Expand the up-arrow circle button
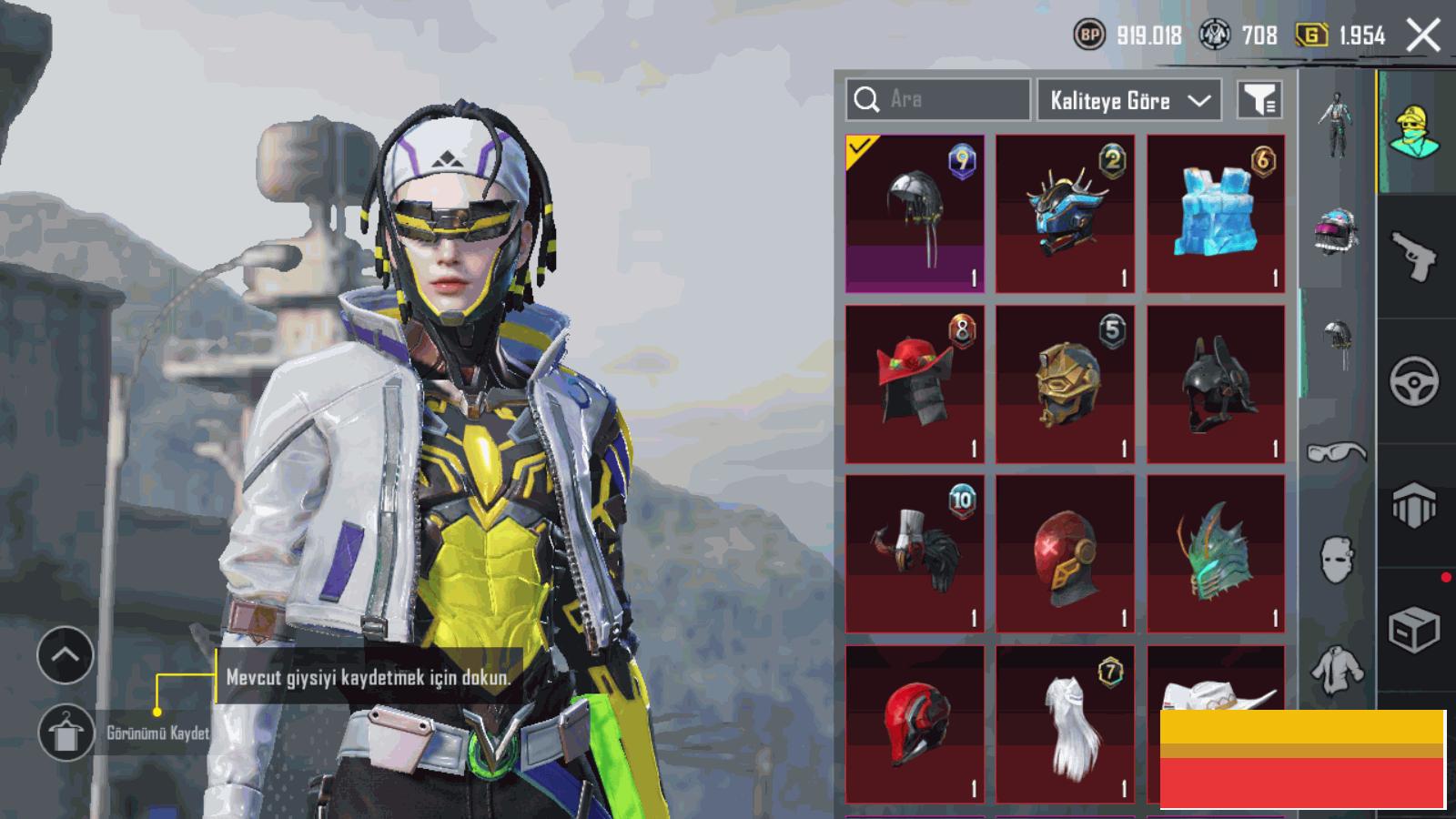The image size is (1456, 819). (x=66, y=654)
